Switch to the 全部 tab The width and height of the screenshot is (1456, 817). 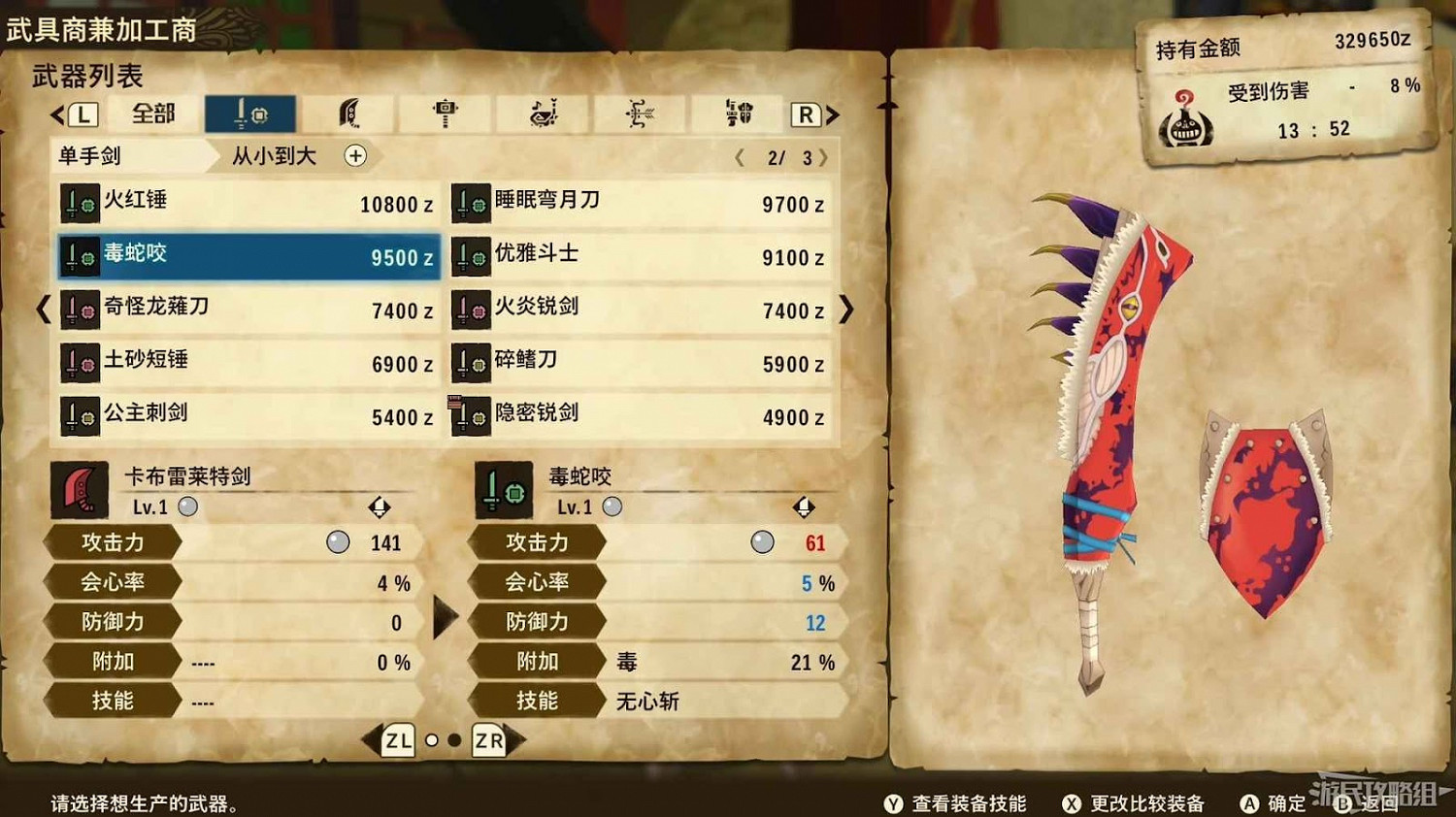coord(151,114)
